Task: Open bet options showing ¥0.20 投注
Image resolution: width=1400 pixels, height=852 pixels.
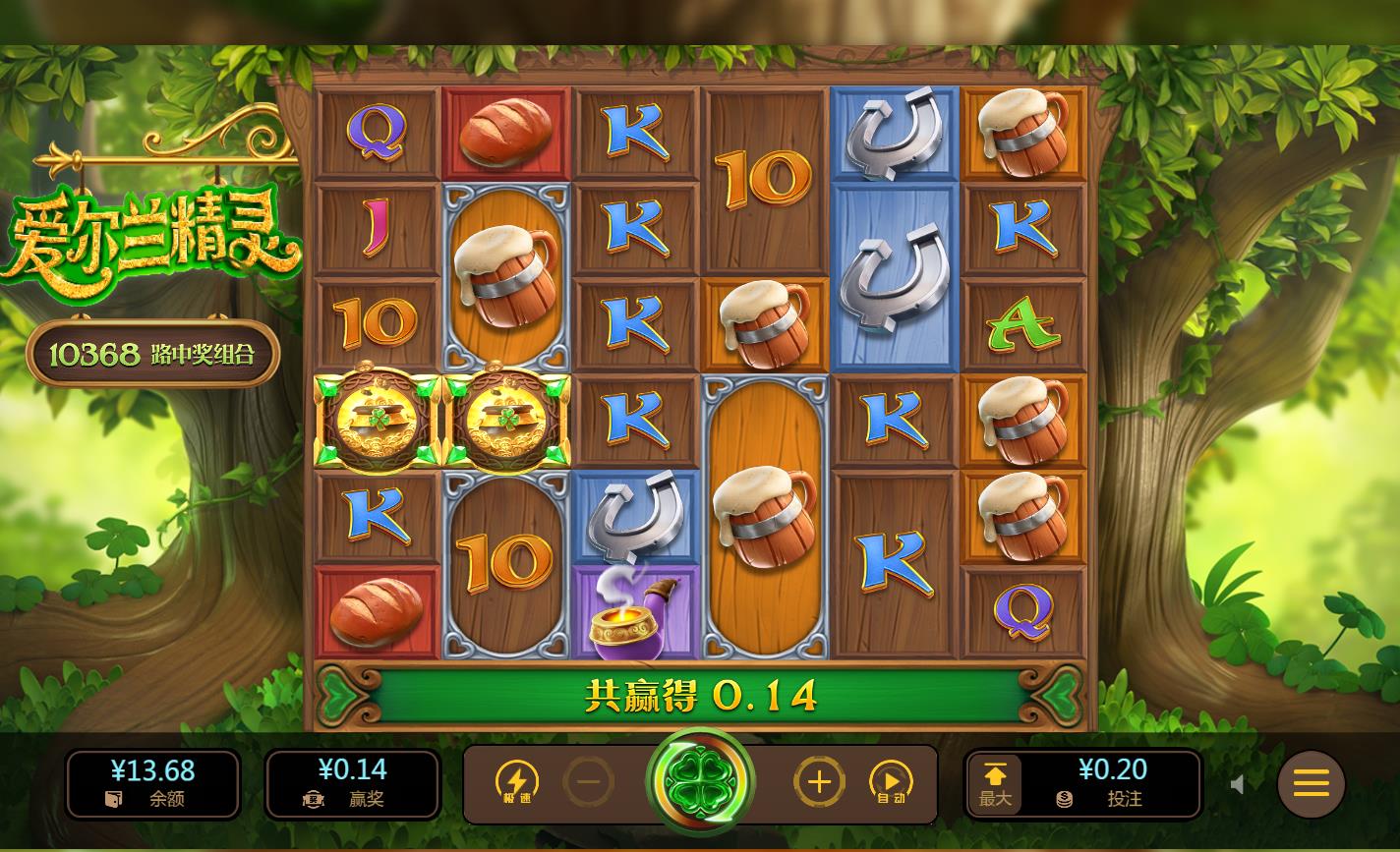Action: tap(1113, 783)
